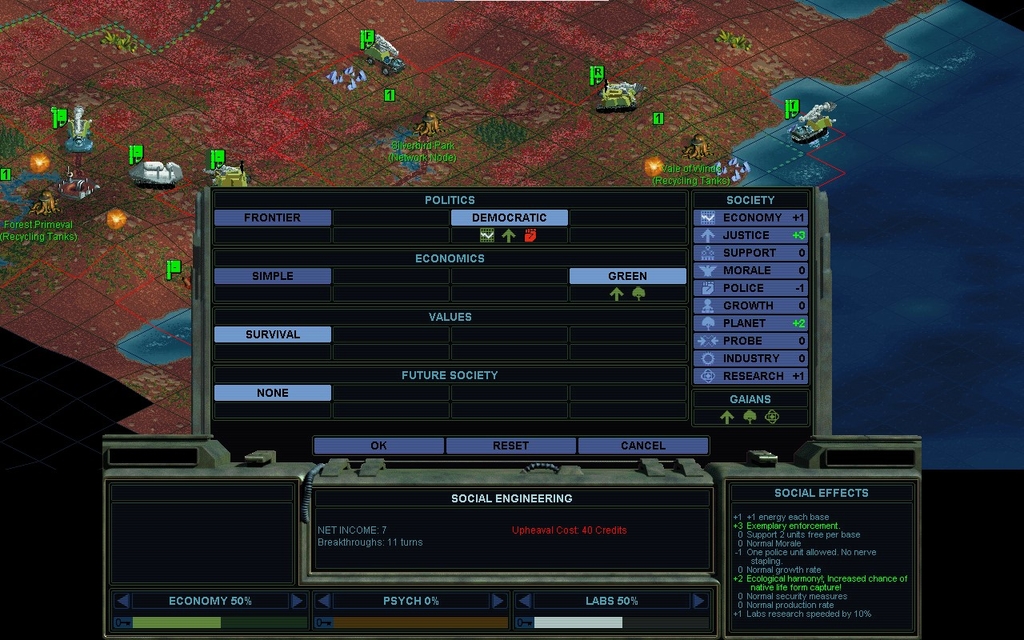Select Frontier politics option

click(272, 218)
